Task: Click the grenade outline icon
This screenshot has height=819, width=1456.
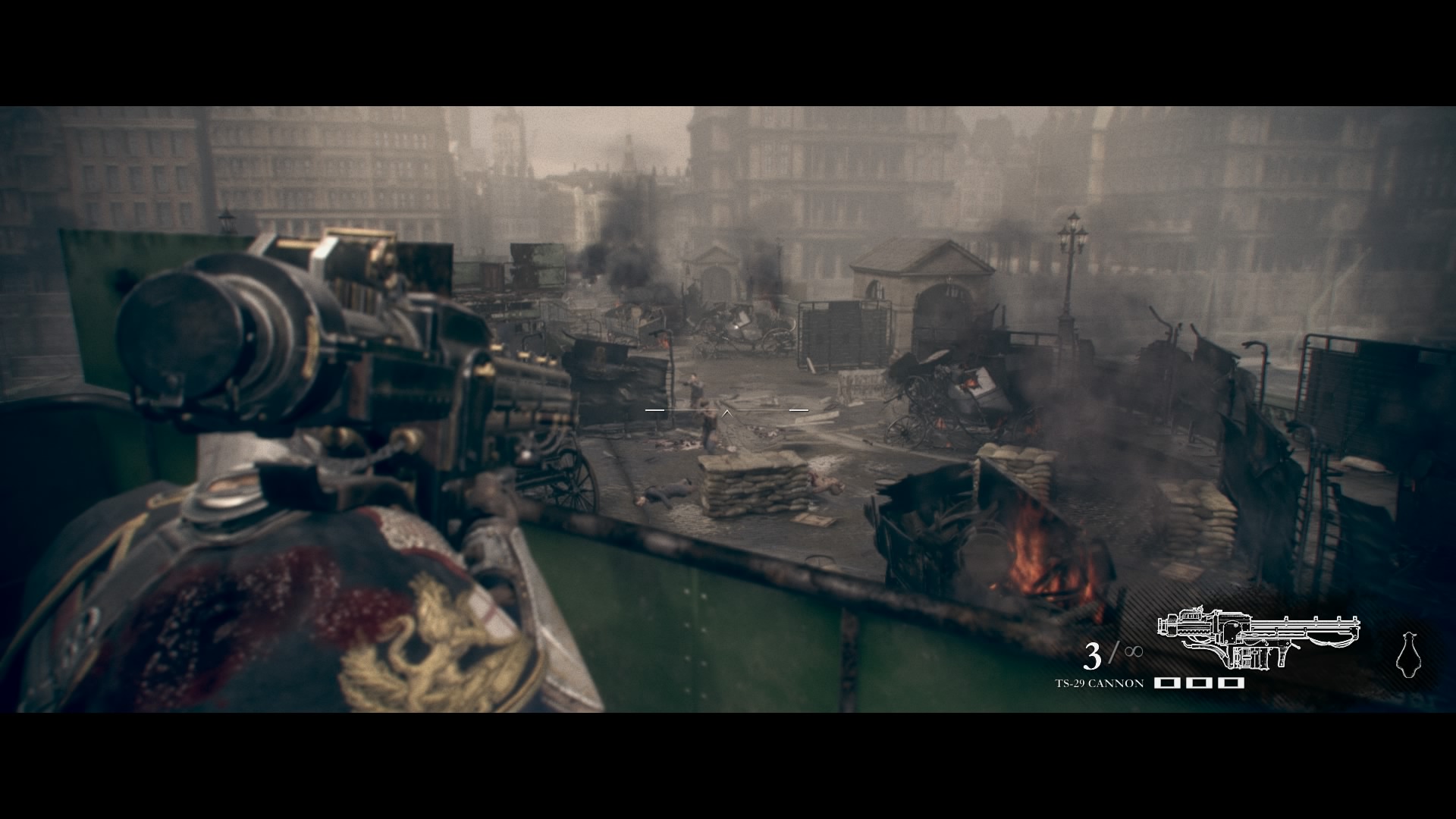Action: point(1407,654)
